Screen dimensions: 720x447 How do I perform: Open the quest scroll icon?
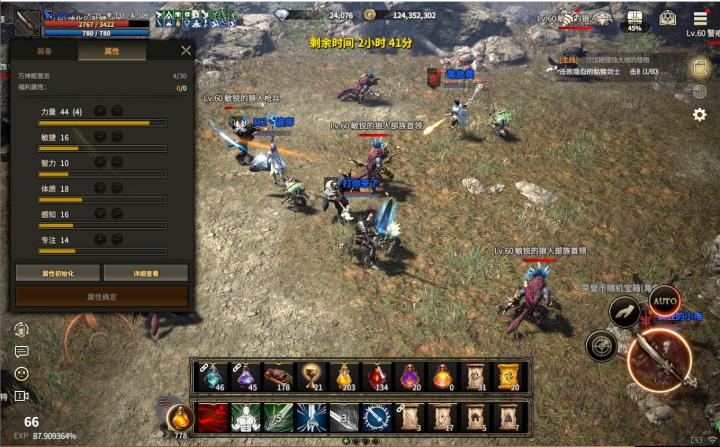(x=700, y=66)
